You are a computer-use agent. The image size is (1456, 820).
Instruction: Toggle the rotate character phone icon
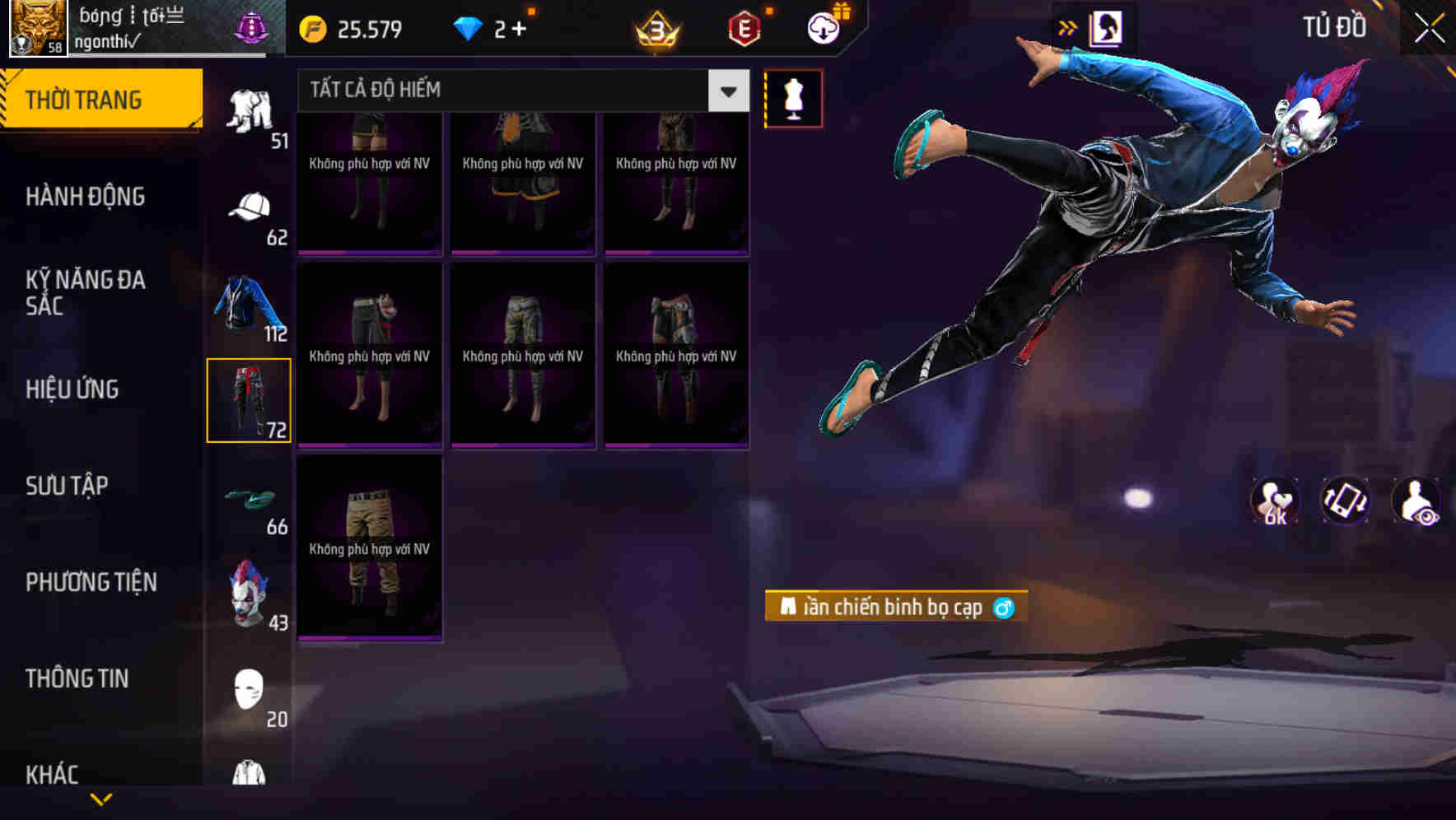click(1345, 501)
